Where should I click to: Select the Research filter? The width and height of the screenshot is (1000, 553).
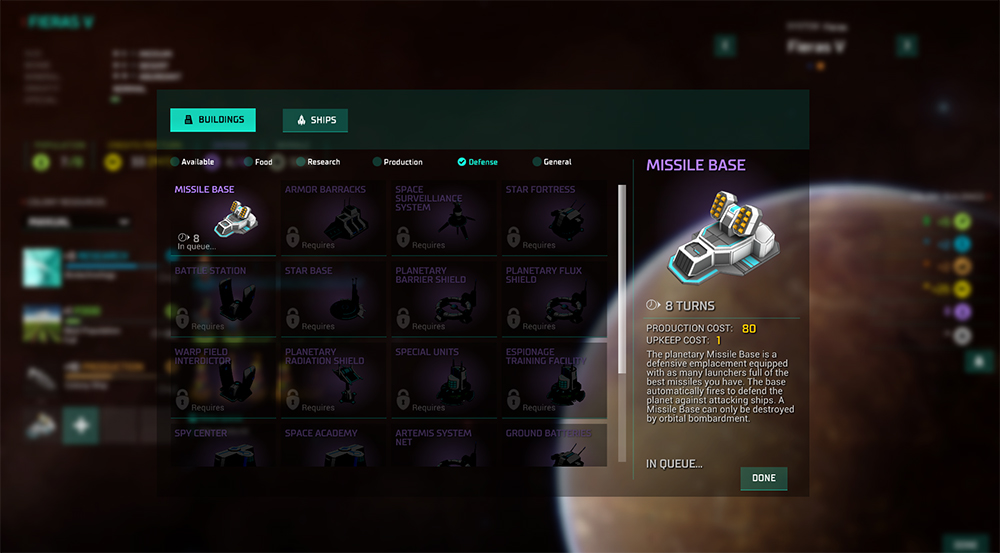[x=318, y=162]
